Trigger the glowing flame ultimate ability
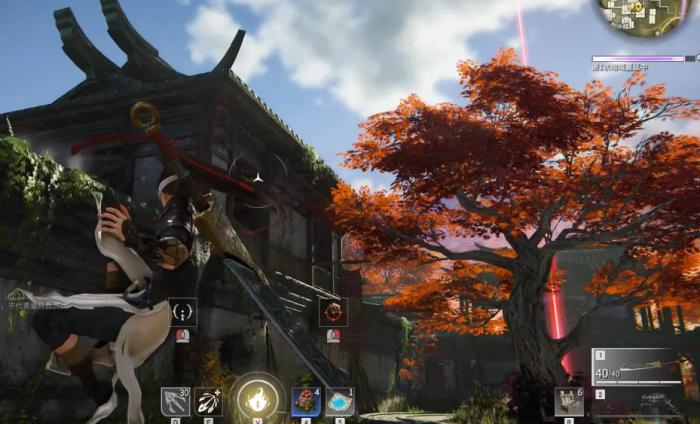 pos(257,400)
